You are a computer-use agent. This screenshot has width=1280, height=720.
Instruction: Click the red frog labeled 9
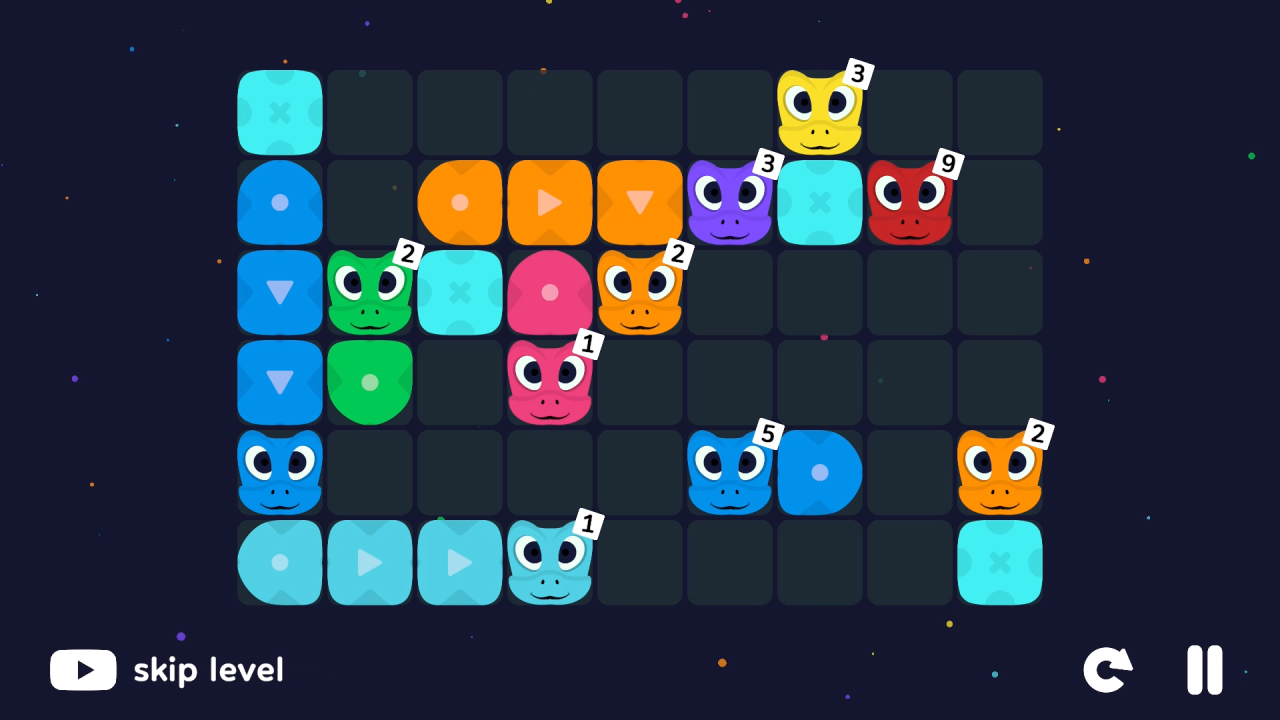(910, 203)
